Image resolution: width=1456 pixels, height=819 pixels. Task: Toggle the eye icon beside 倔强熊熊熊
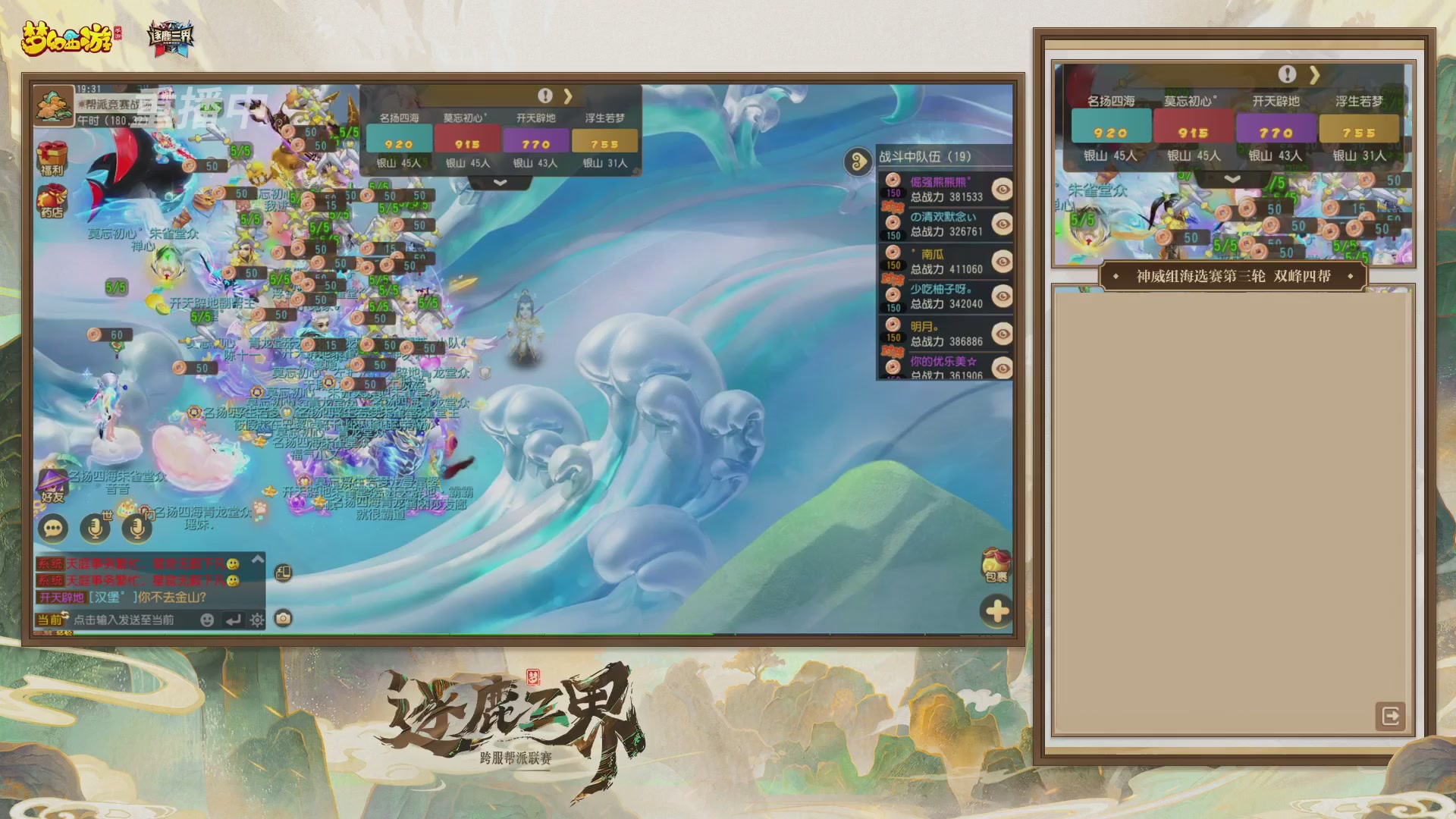pos(1001,188)
